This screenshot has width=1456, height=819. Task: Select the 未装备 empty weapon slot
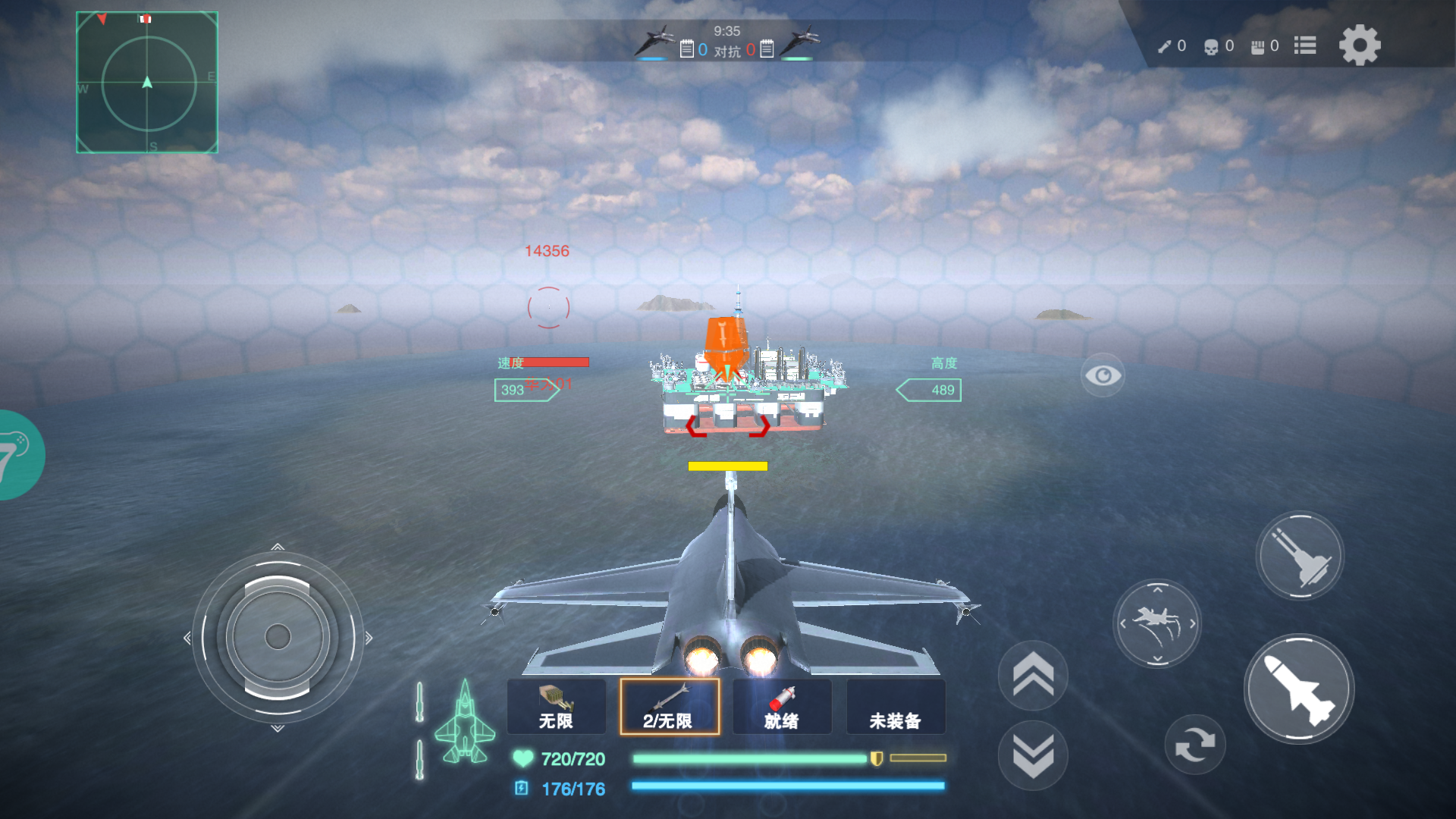[895, 707]
